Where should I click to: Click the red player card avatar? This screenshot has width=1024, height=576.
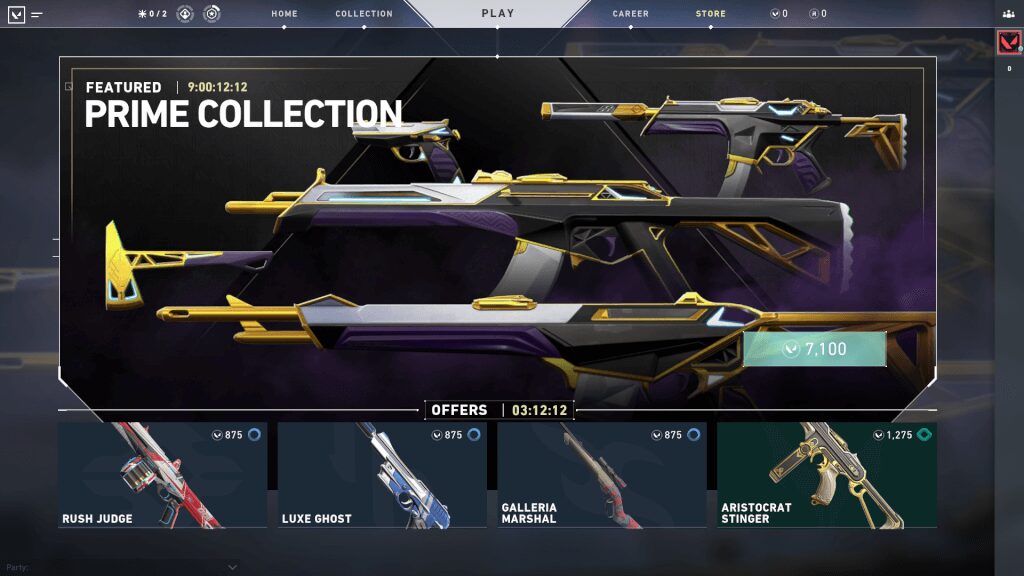point(1008,43)
